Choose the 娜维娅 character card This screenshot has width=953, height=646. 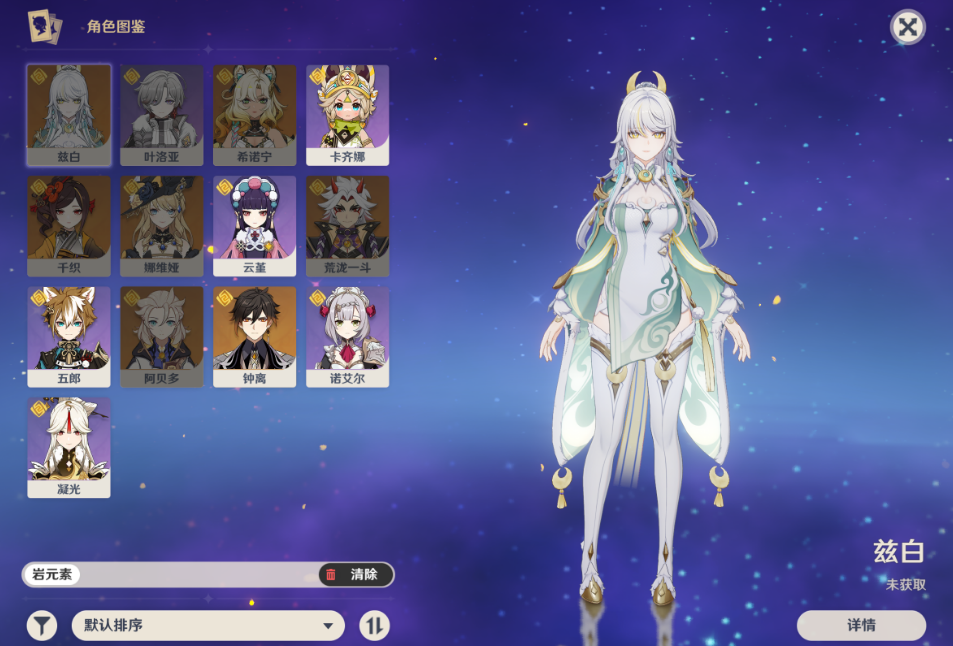pos(162,225)
